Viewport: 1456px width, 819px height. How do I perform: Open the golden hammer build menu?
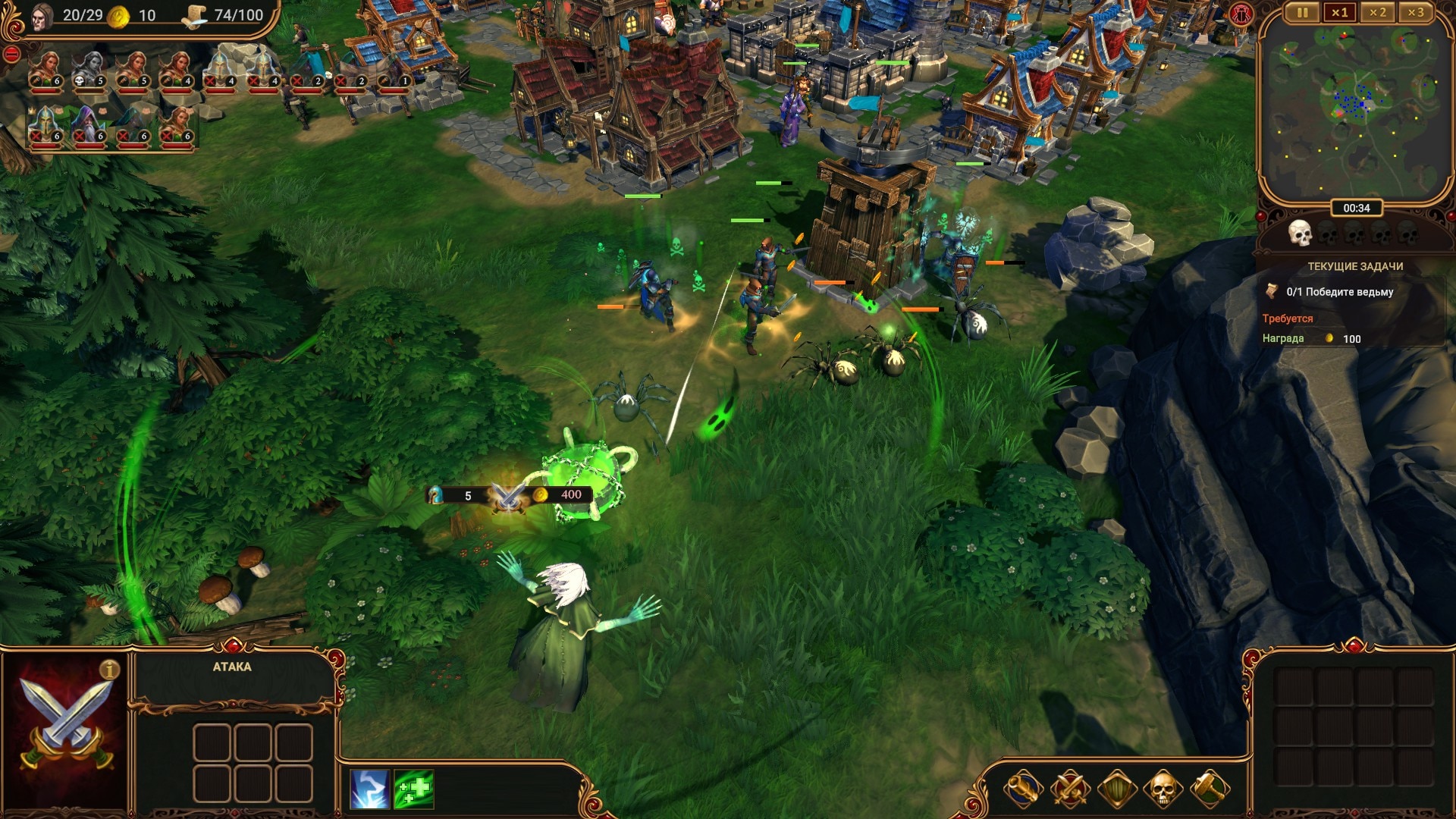click(1210, 789)
